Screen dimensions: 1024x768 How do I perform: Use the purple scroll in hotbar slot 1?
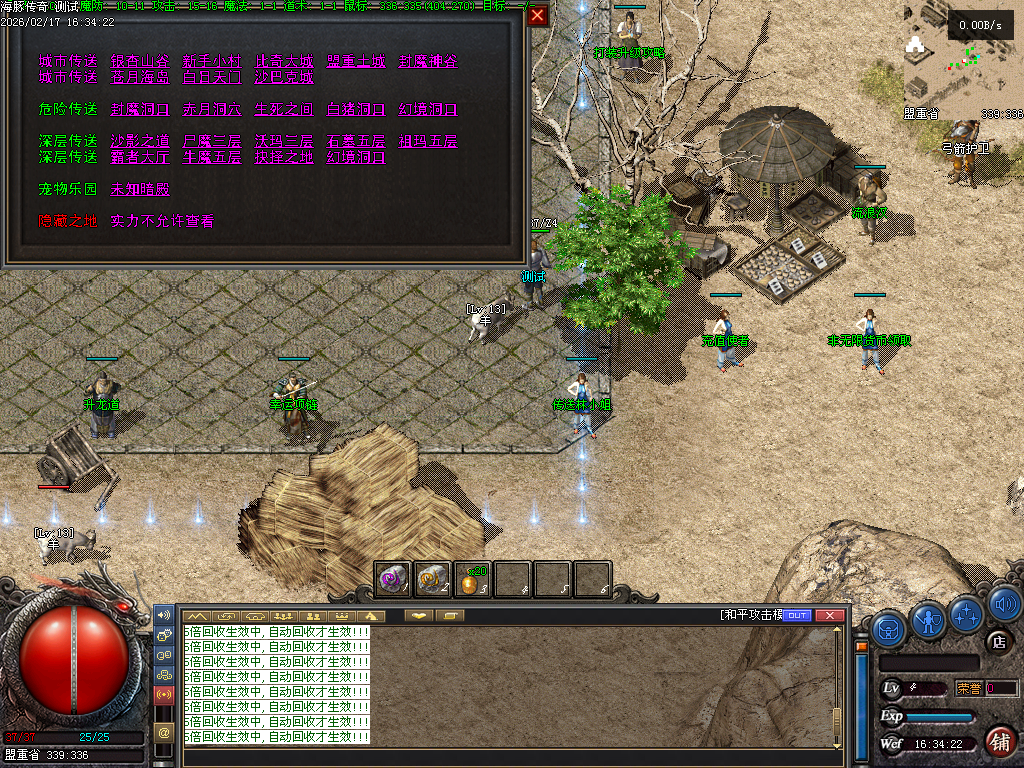393,579
